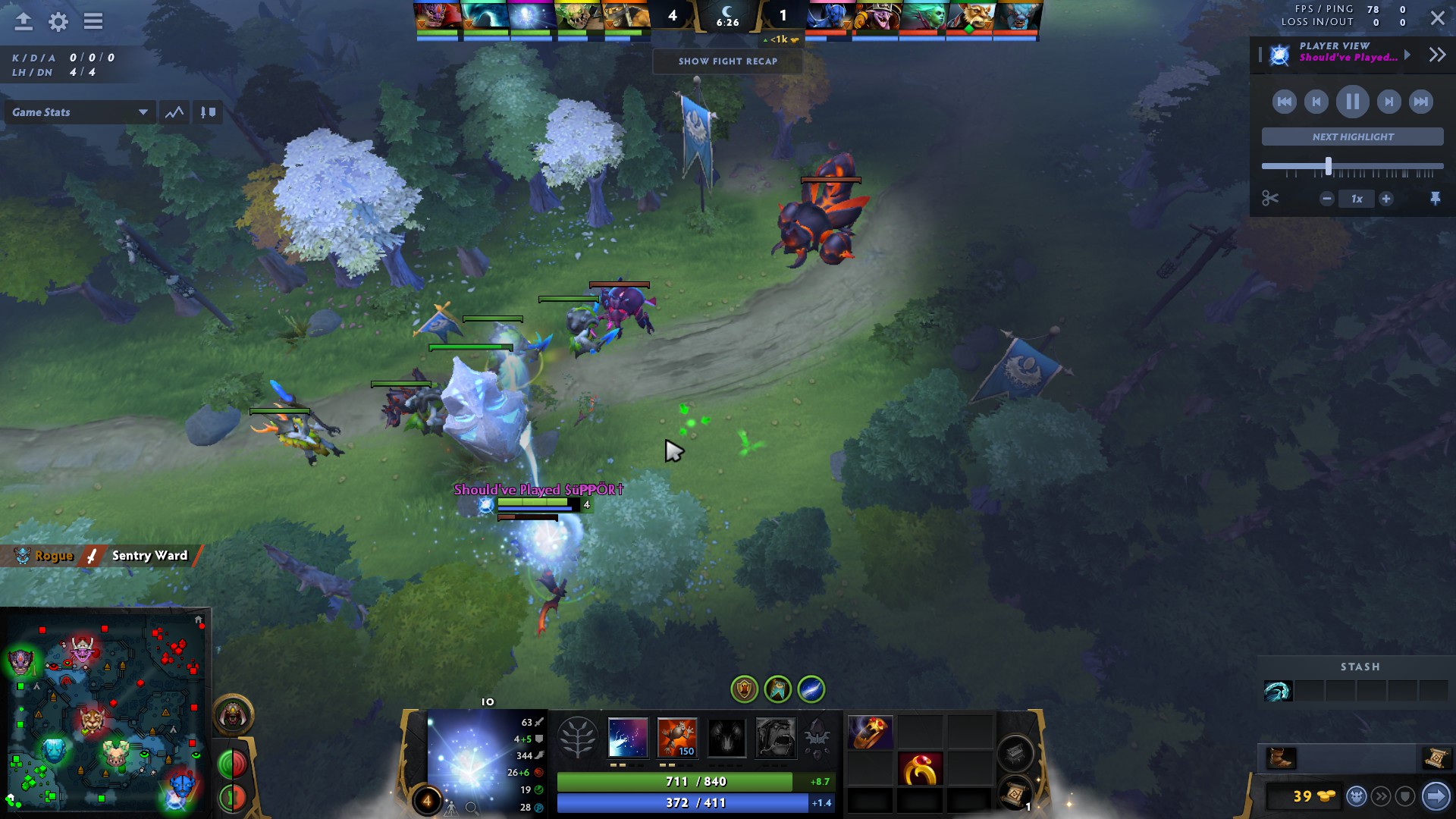
Task: Skip to the end of the replay
Action: tap(1420, 102)
